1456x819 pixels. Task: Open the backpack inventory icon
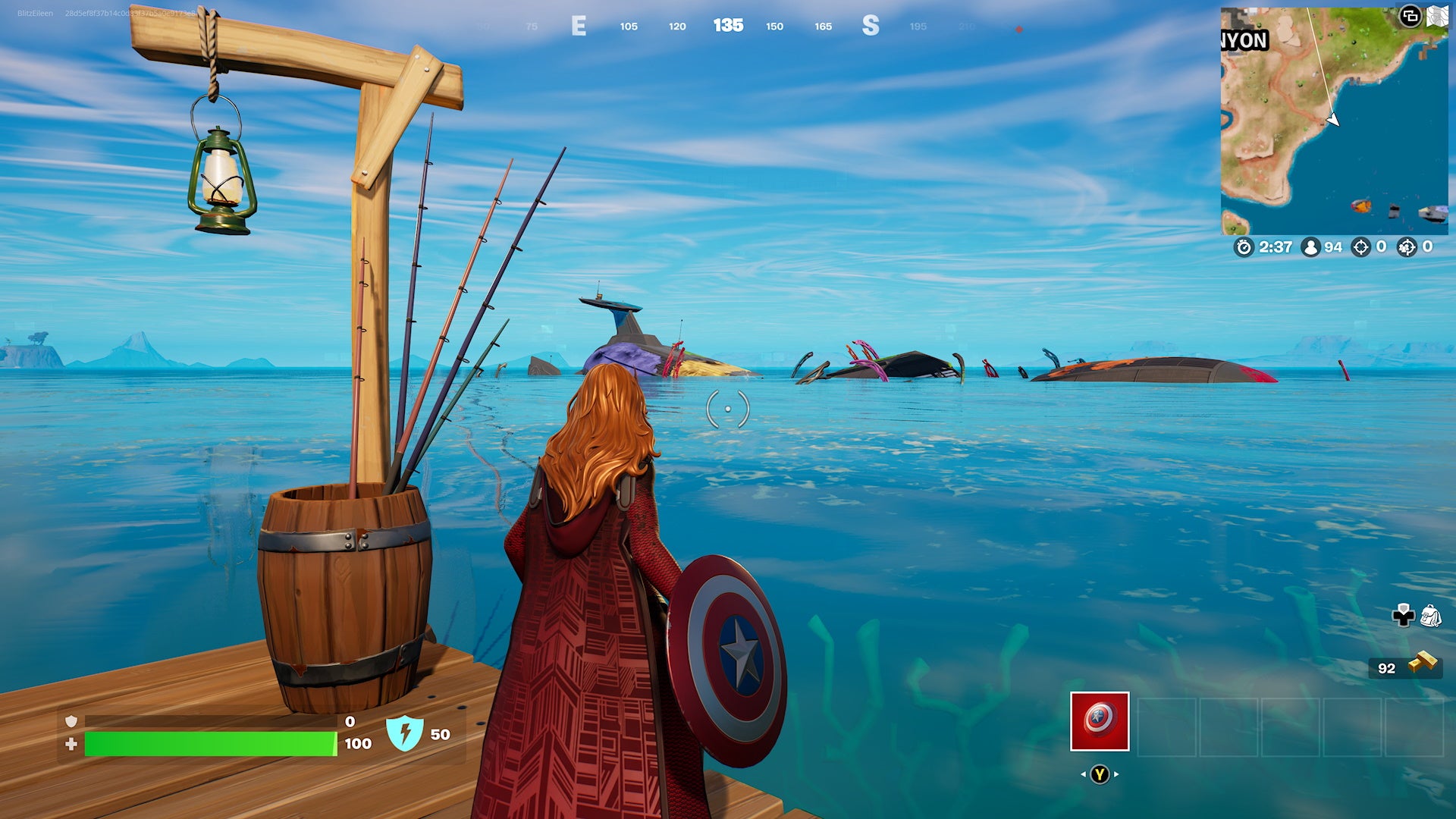coord(1430,616)
